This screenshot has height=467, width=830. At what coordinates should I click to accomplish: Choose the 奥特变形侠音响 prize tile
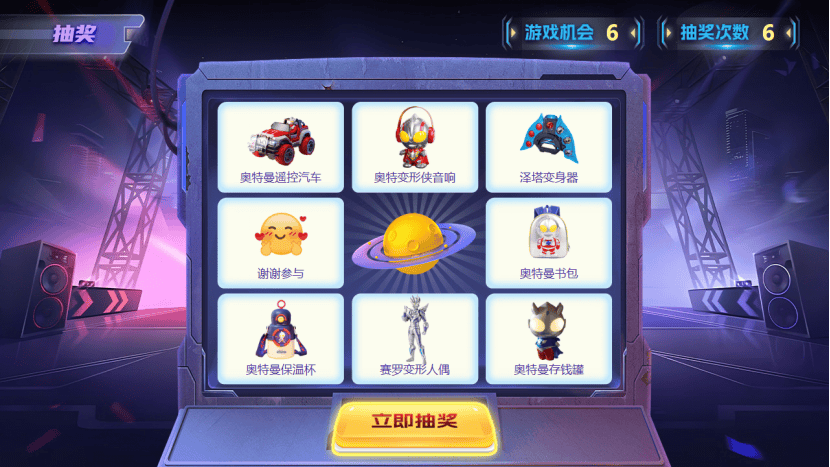tap(415, 147)
